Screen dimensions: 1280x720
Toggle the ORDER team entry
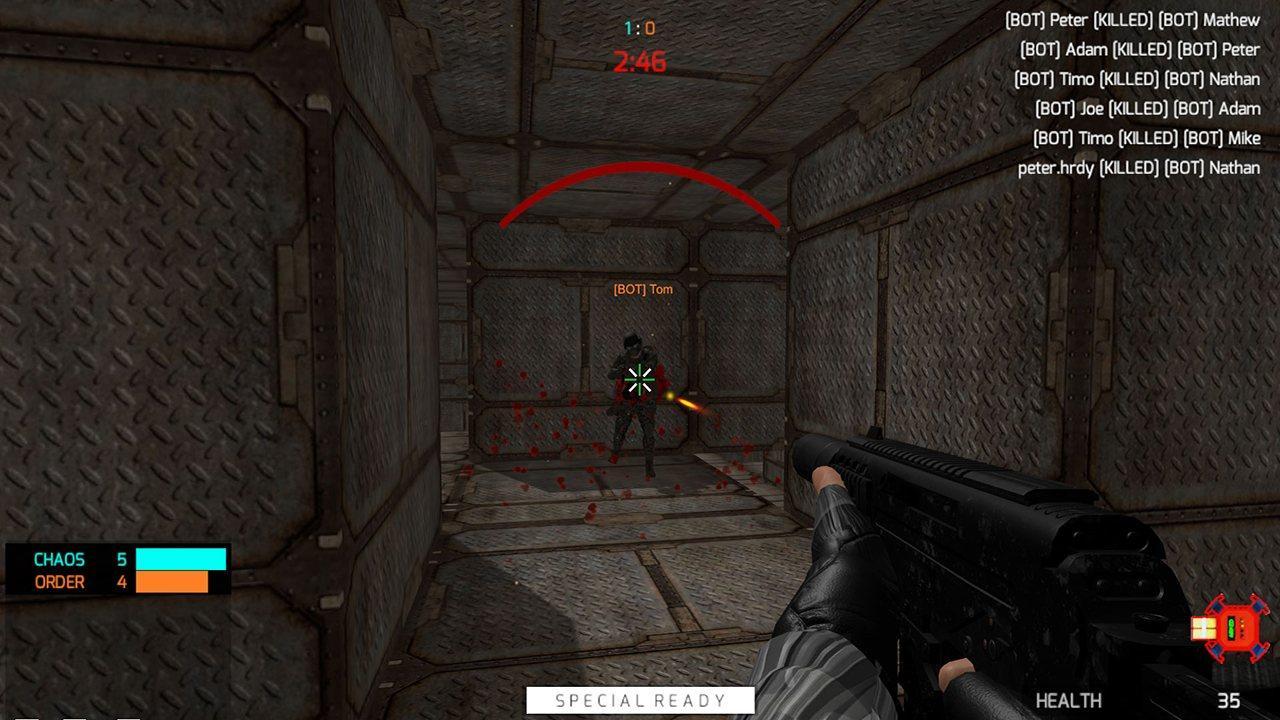tap(62, 582)
